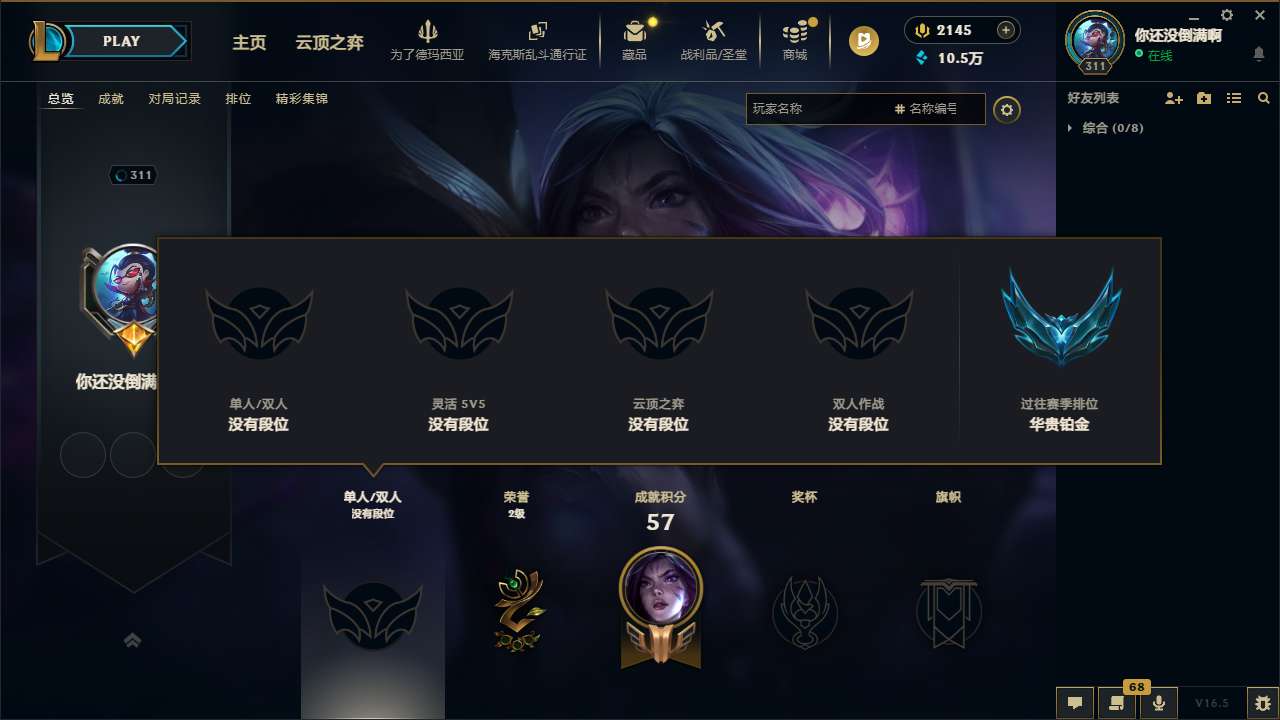The height and width of the screenshot is (720, 1280).
Task: Switch to the 排位 tab
Action: click(238, 99)
